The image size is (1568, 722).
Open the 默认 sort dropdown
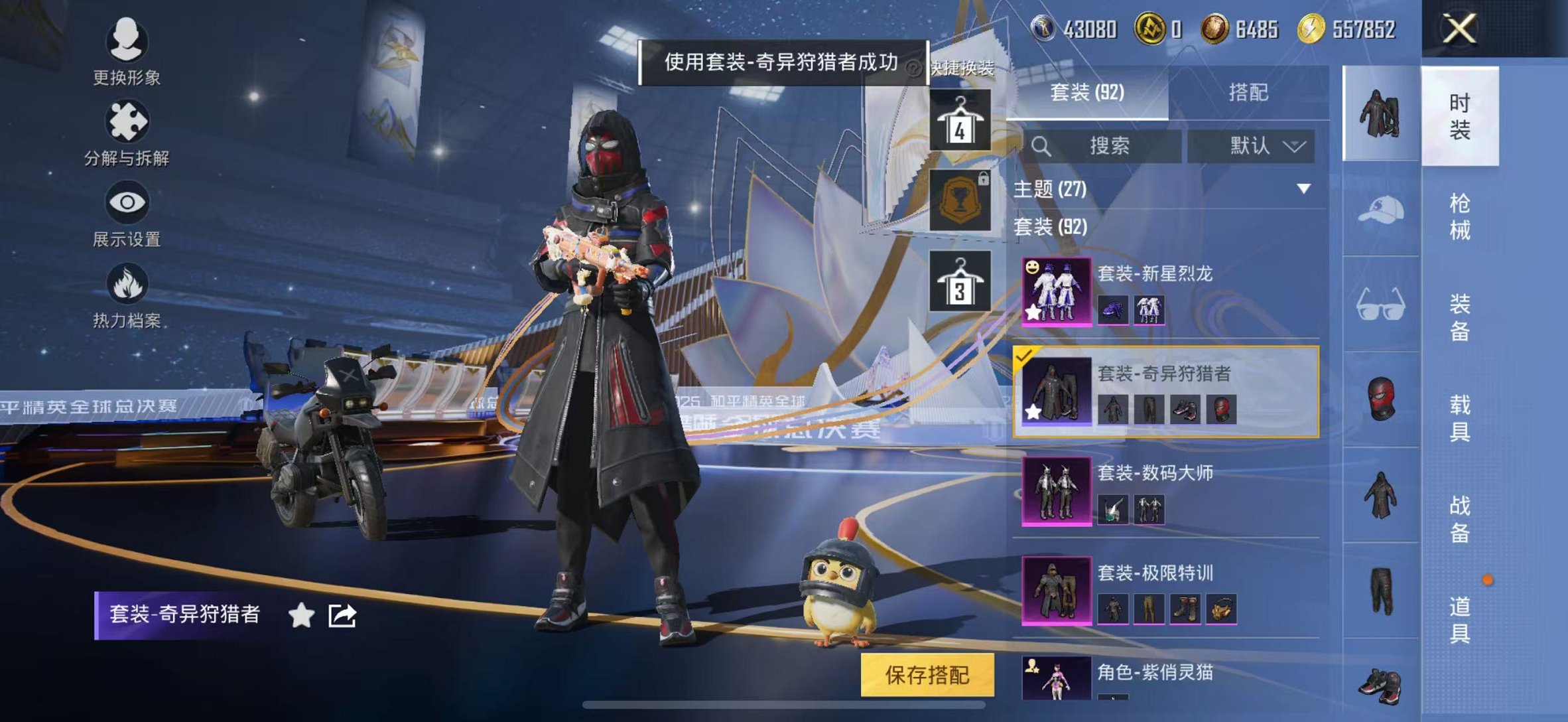tap(1257, 147)
